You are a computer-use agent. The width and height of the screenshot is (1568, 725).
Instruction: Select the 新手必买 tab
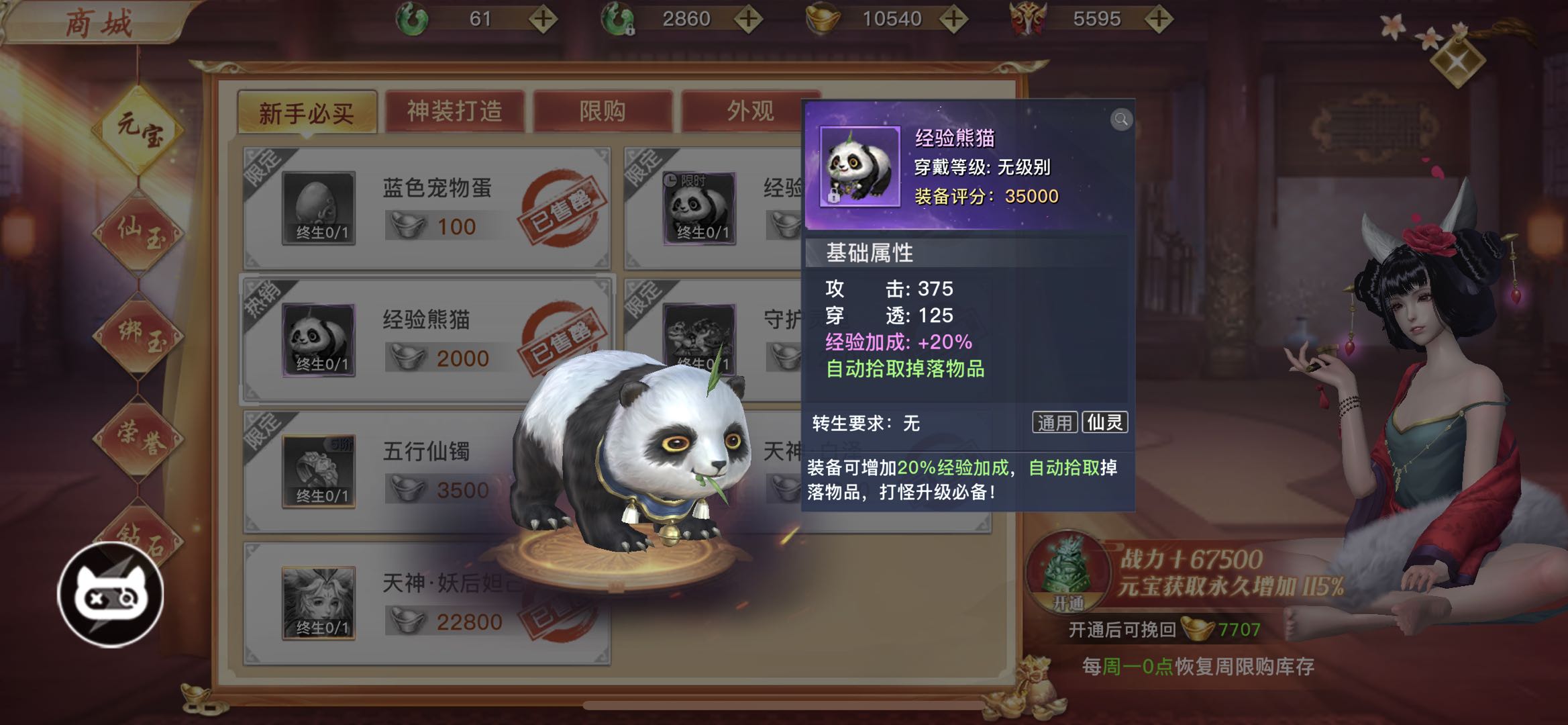(x=307, y=113)
